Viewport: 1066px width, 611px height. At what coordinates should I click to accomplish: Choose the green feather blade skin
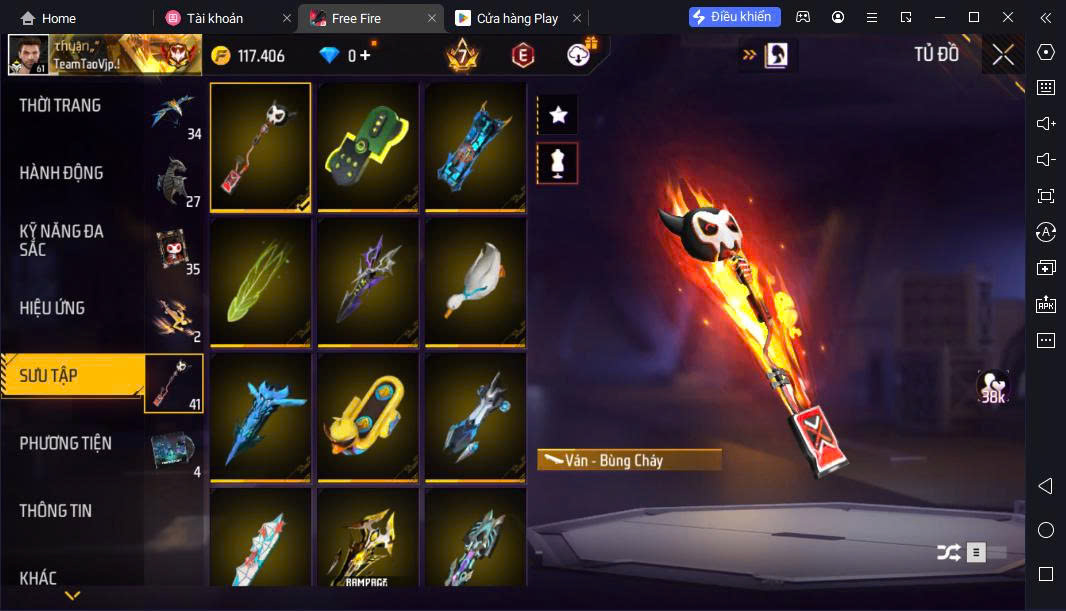(x=260, y=282)
